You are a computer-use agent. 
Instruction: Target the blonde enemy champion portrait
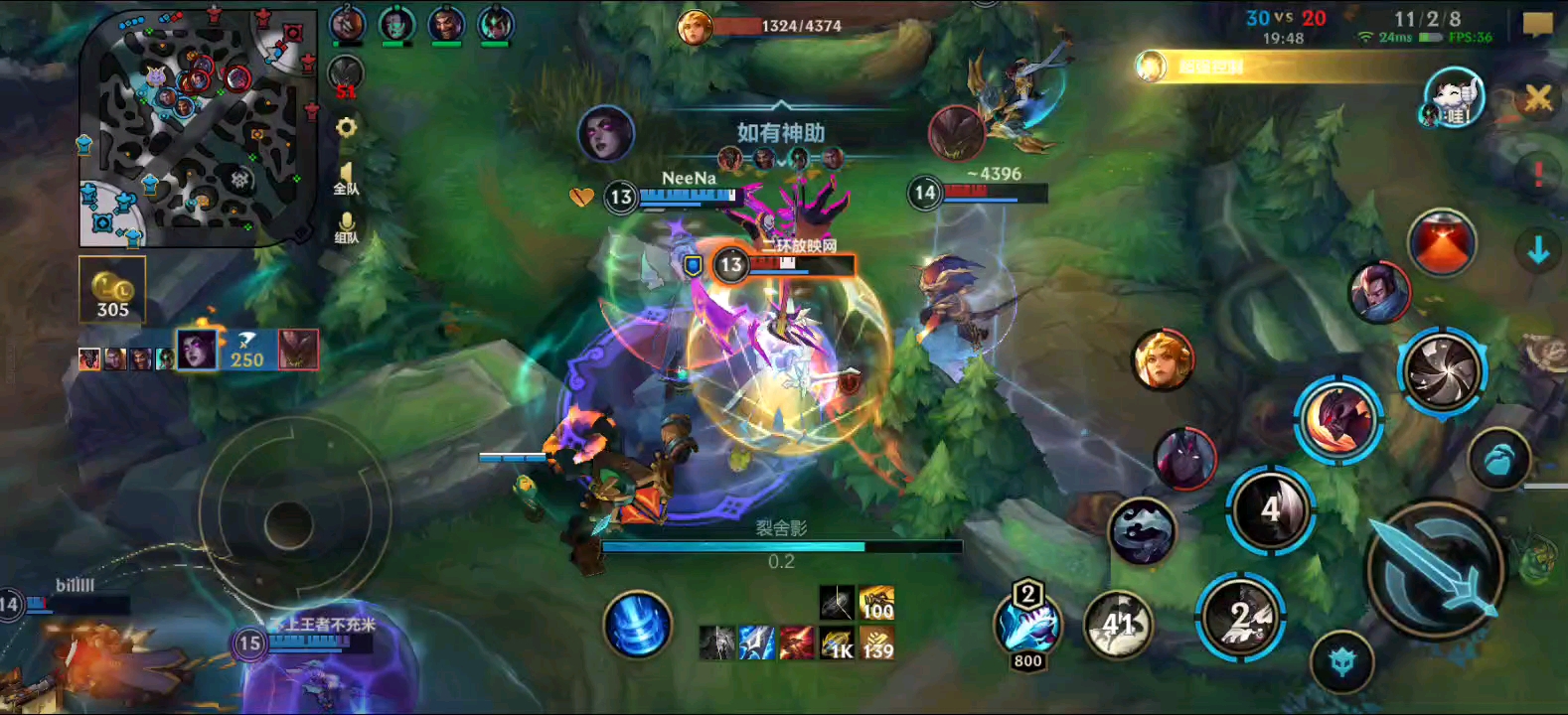tap(1162, 359)
